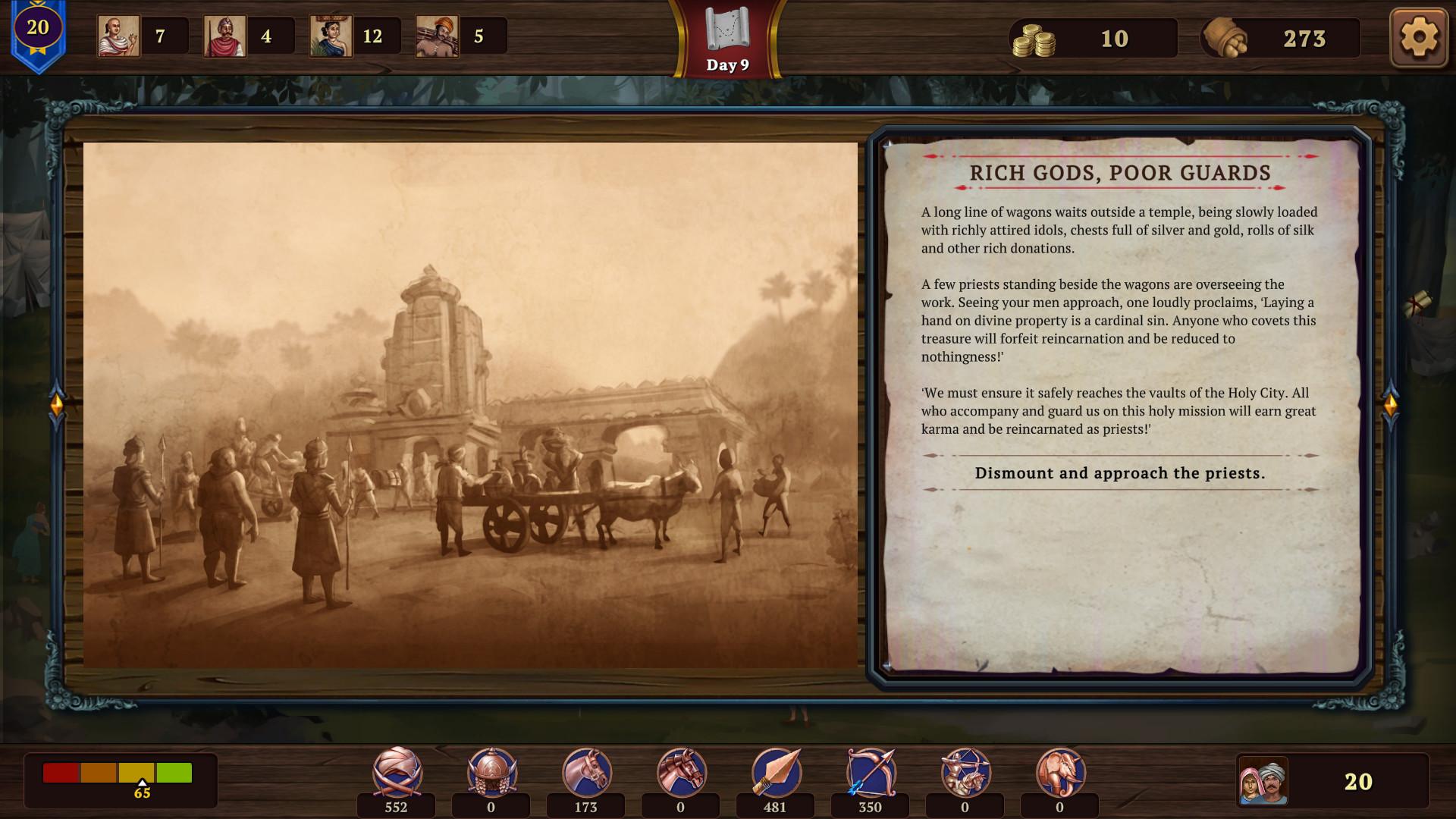Image resolution: width=1456 pixels, height=819 pixels.
Task: Open the two villagers portrait
Action: point(1263,781)
